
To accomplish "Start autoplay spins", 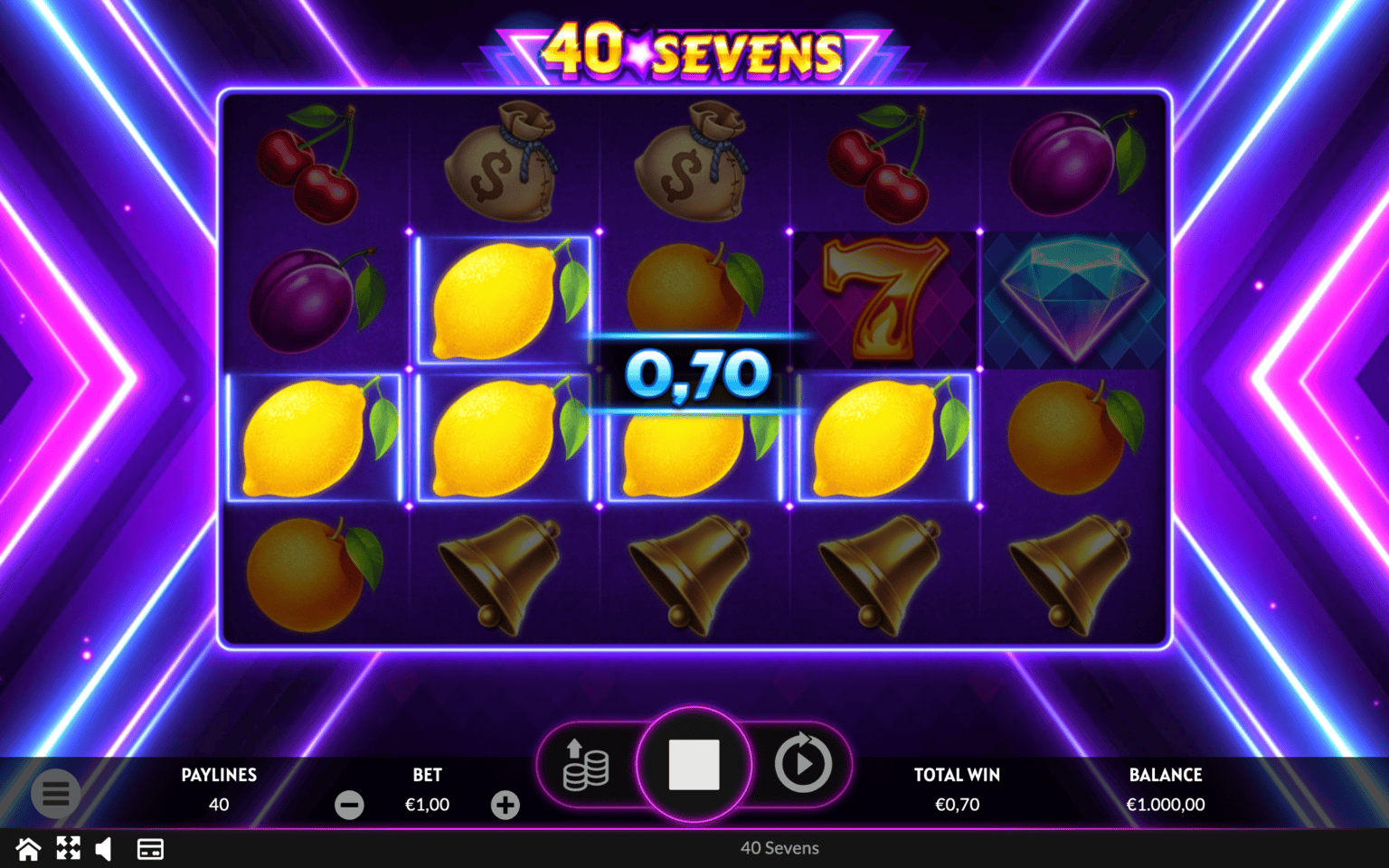I will 802,764.
